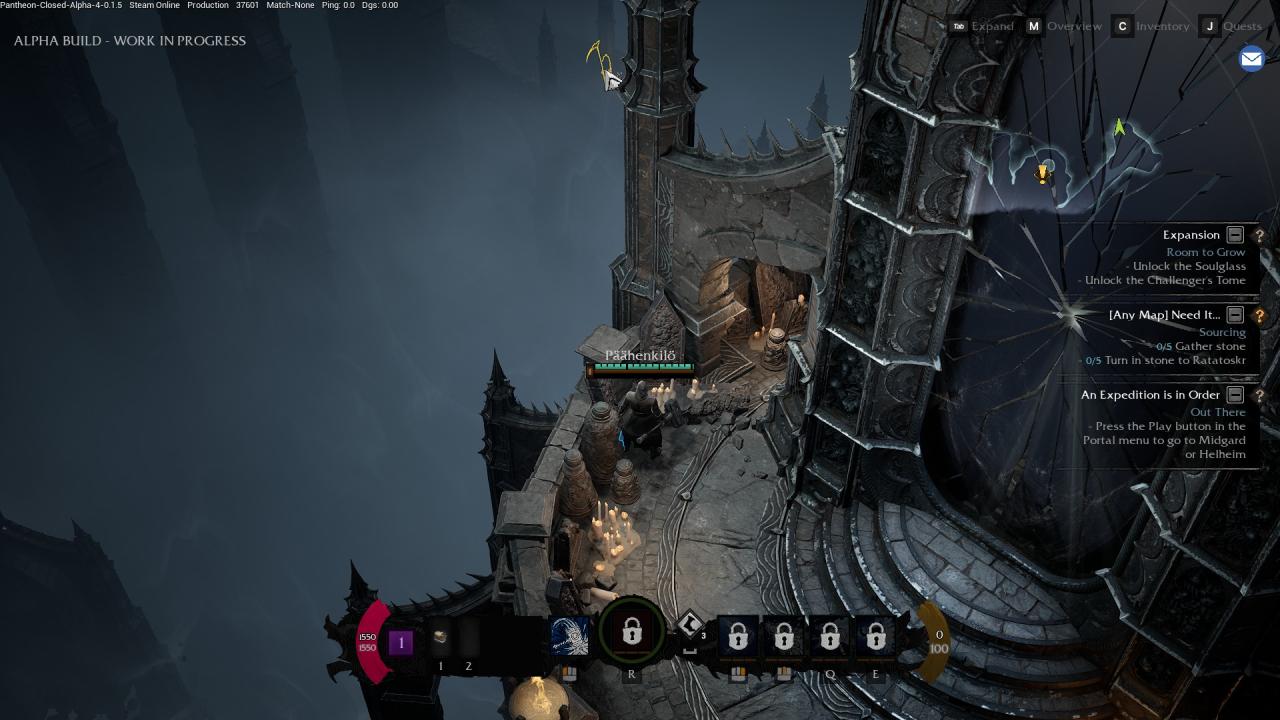This screenshot has width=1280, height=720.
Task: Open the blue mail envelope icon
Action: click(1251, 59)
